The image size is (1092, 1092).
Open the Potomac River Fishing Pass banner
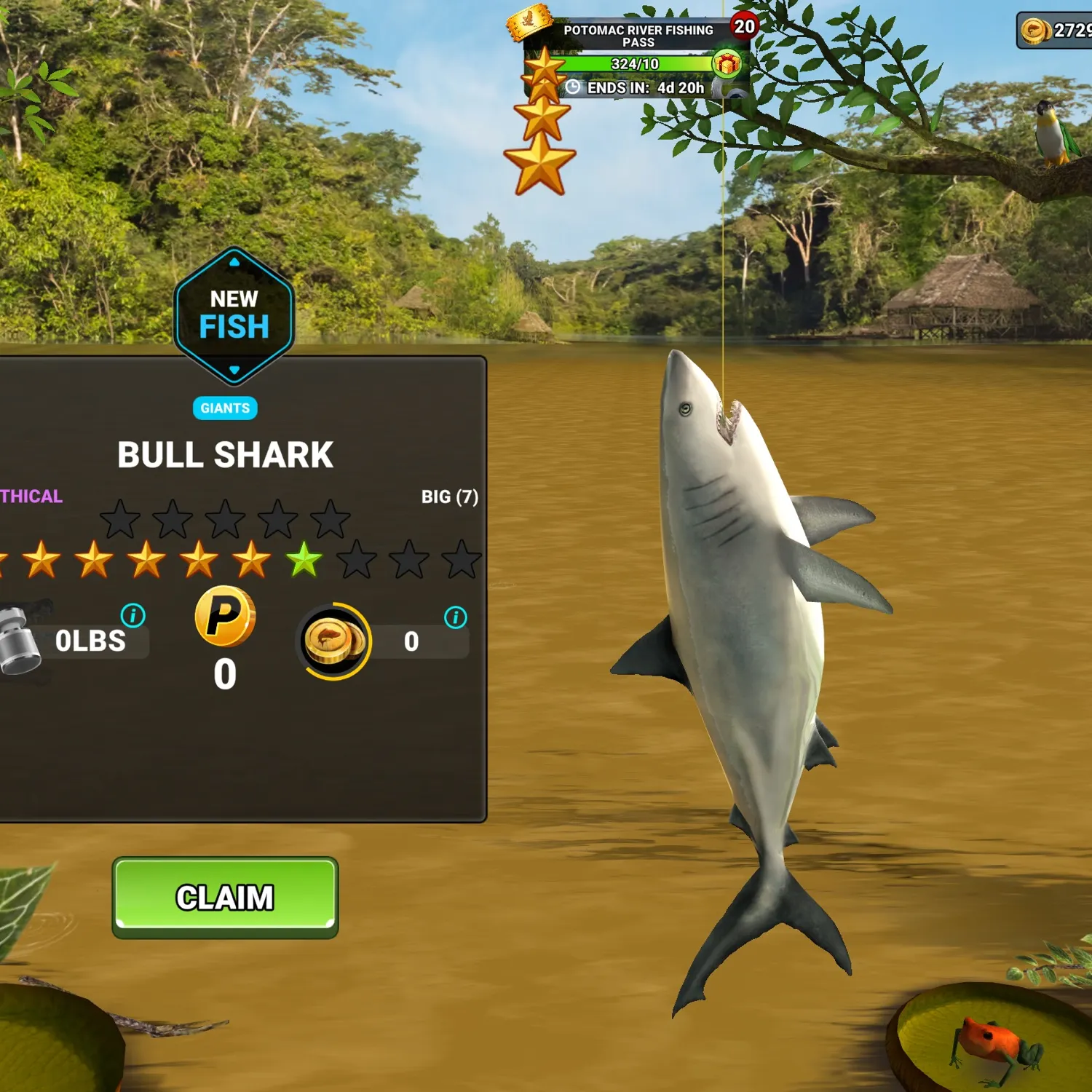638,36
